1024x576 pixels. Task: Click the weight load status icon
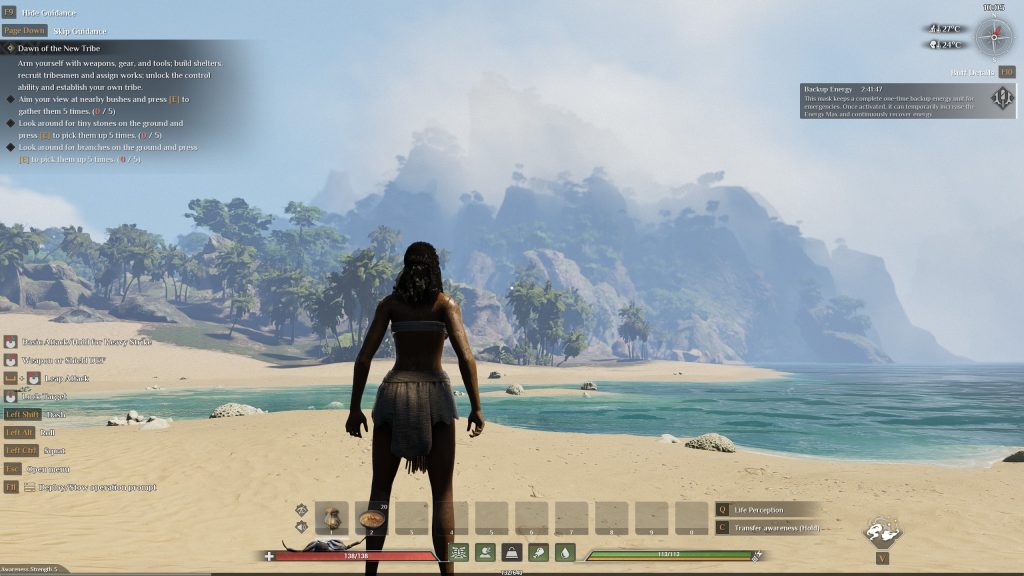512,552
